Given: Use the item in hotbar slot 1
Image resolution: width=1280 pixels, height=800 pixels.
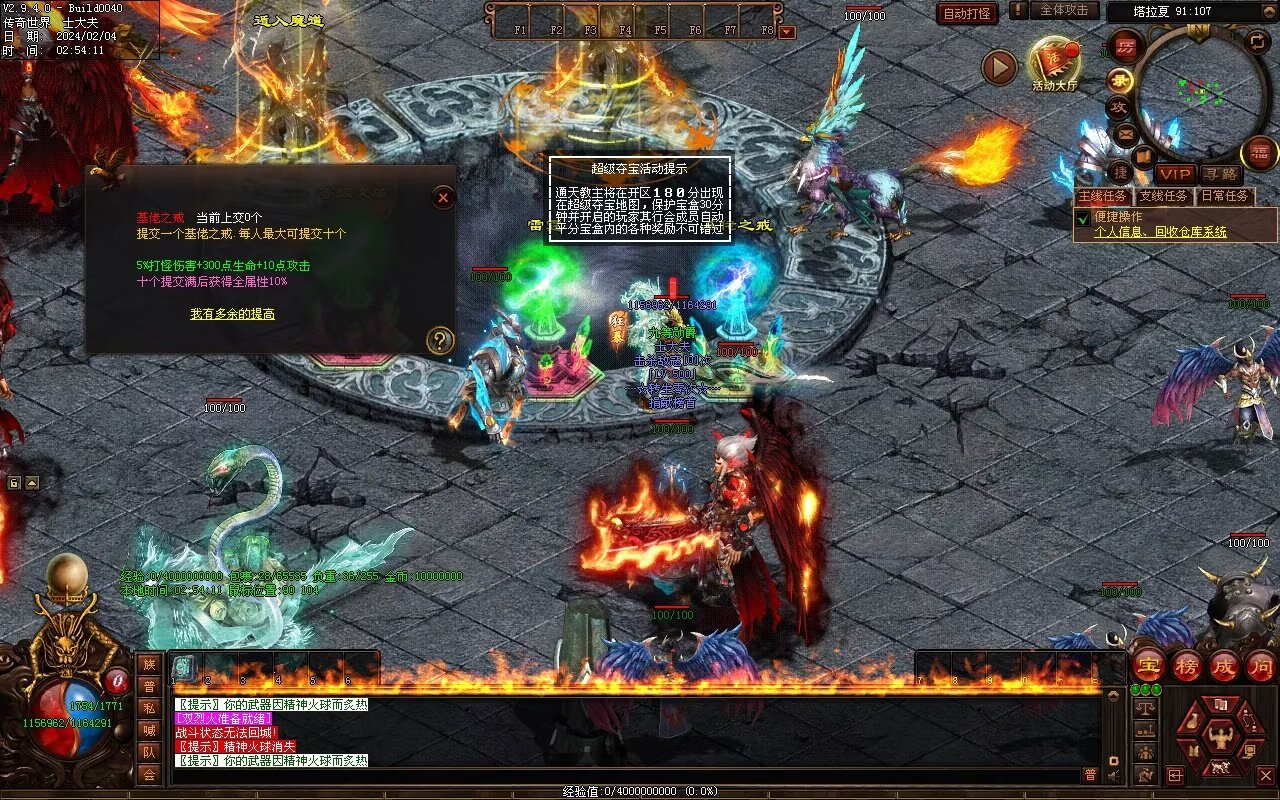Looking at the screenshot, I should [186, 668].
